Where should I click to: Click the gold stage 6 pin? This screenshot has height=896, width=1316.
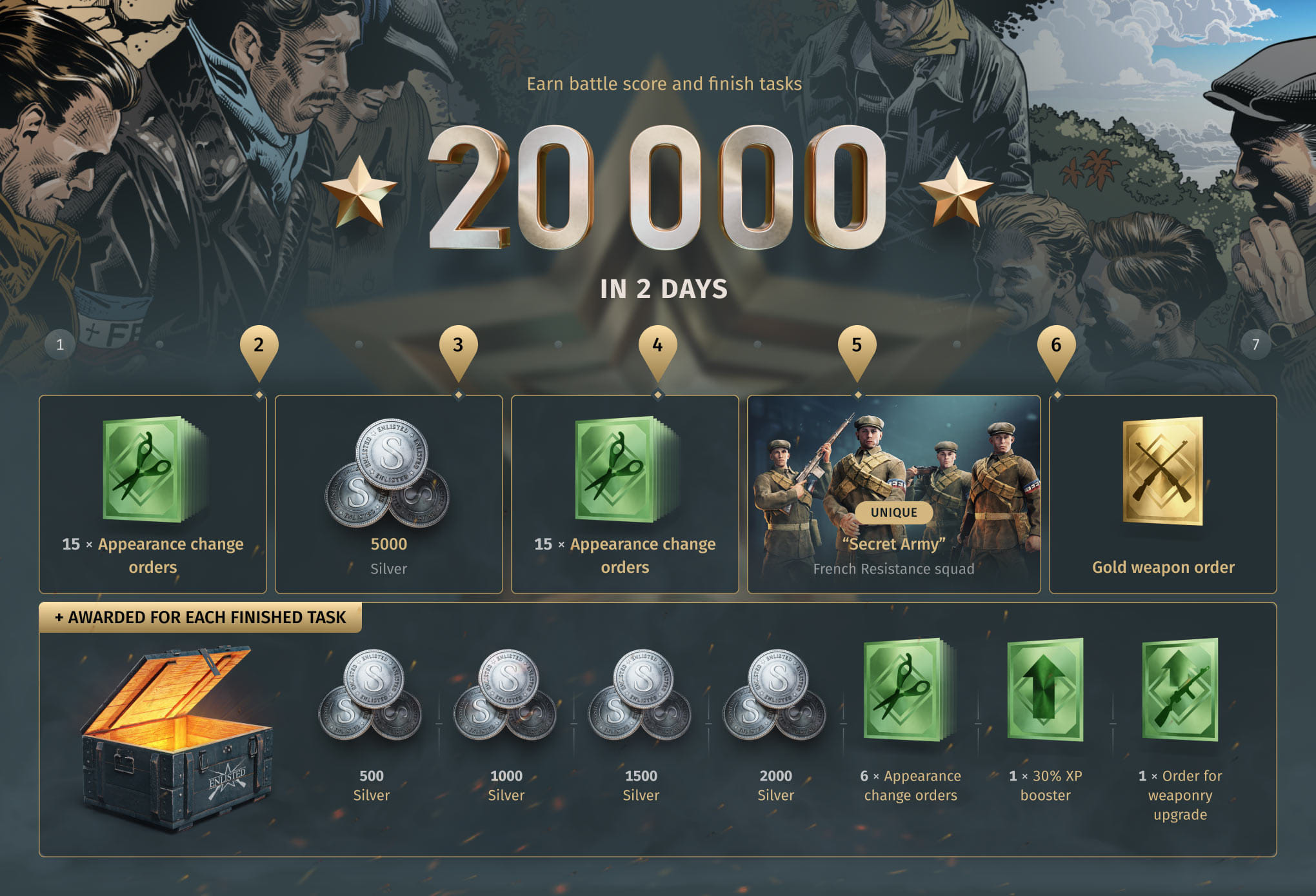click(1056, 347)
